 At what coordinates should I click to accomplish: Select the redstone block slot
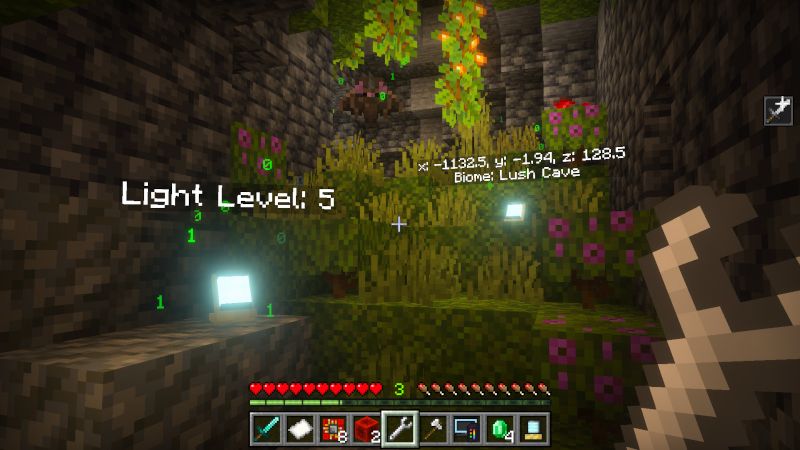(366, 429)
